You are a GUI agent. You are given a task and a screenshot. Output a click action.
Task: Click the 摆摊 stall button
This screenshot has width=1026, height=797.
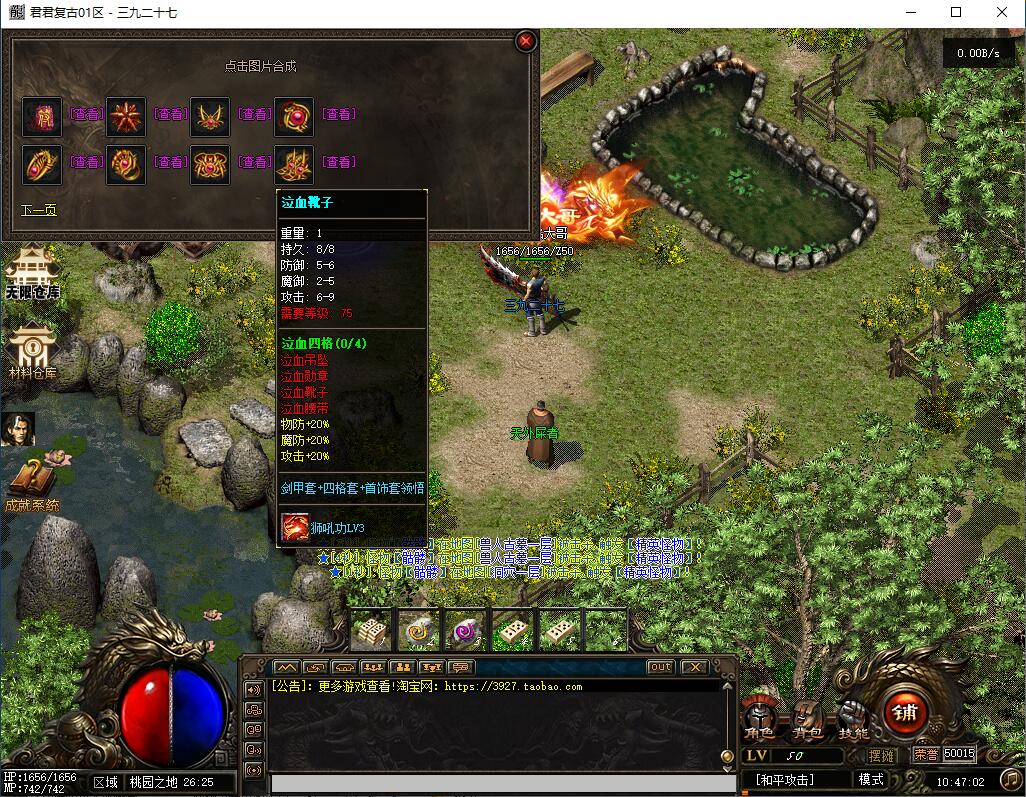882,755
